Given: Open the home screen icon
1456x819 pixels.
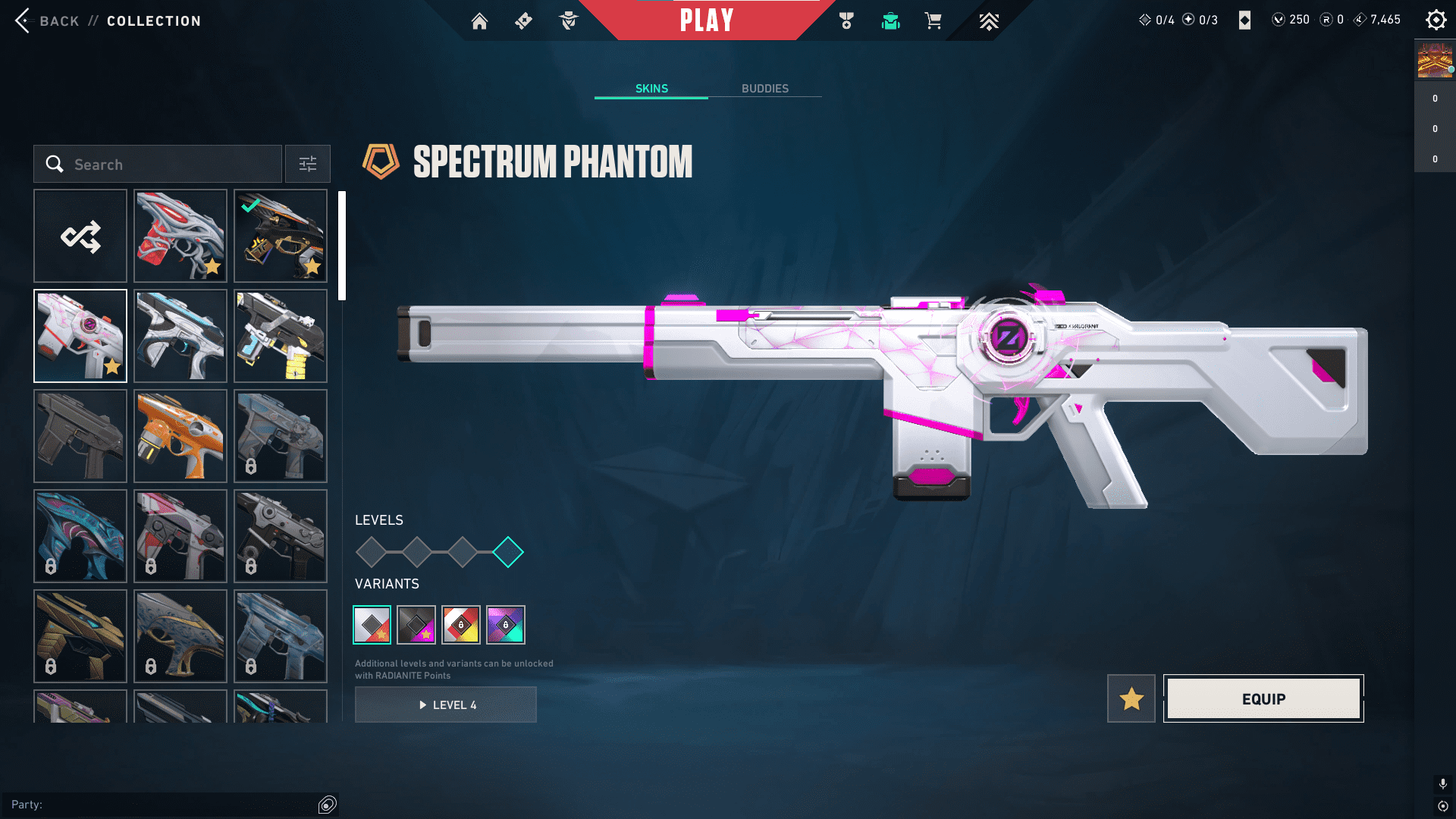Looking at the screenshot, I should pyautogui.click(x=479, y=21).
